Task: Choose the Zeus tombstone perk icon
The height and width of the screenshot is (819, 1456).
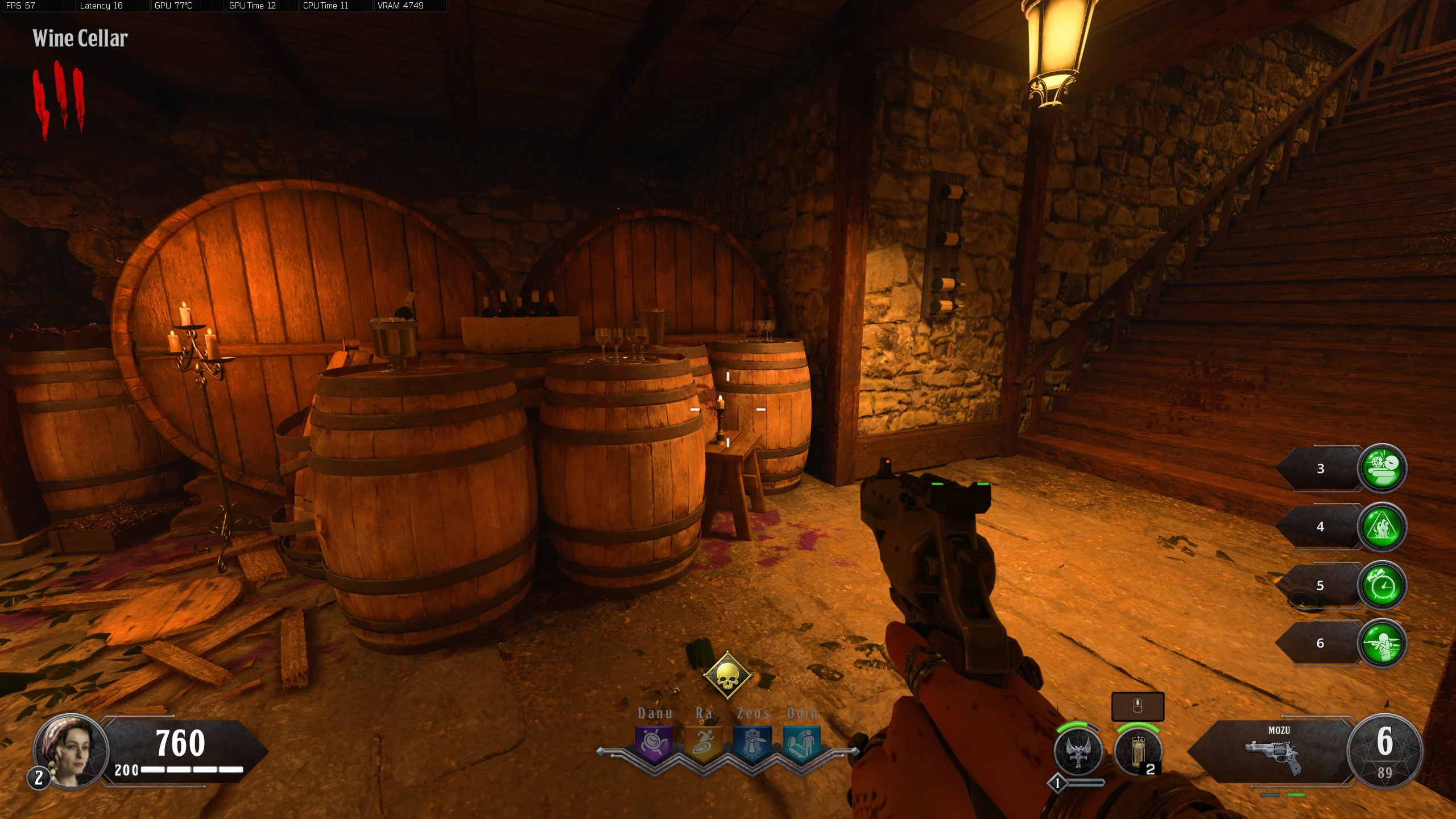Action: [x=752, y=743]
